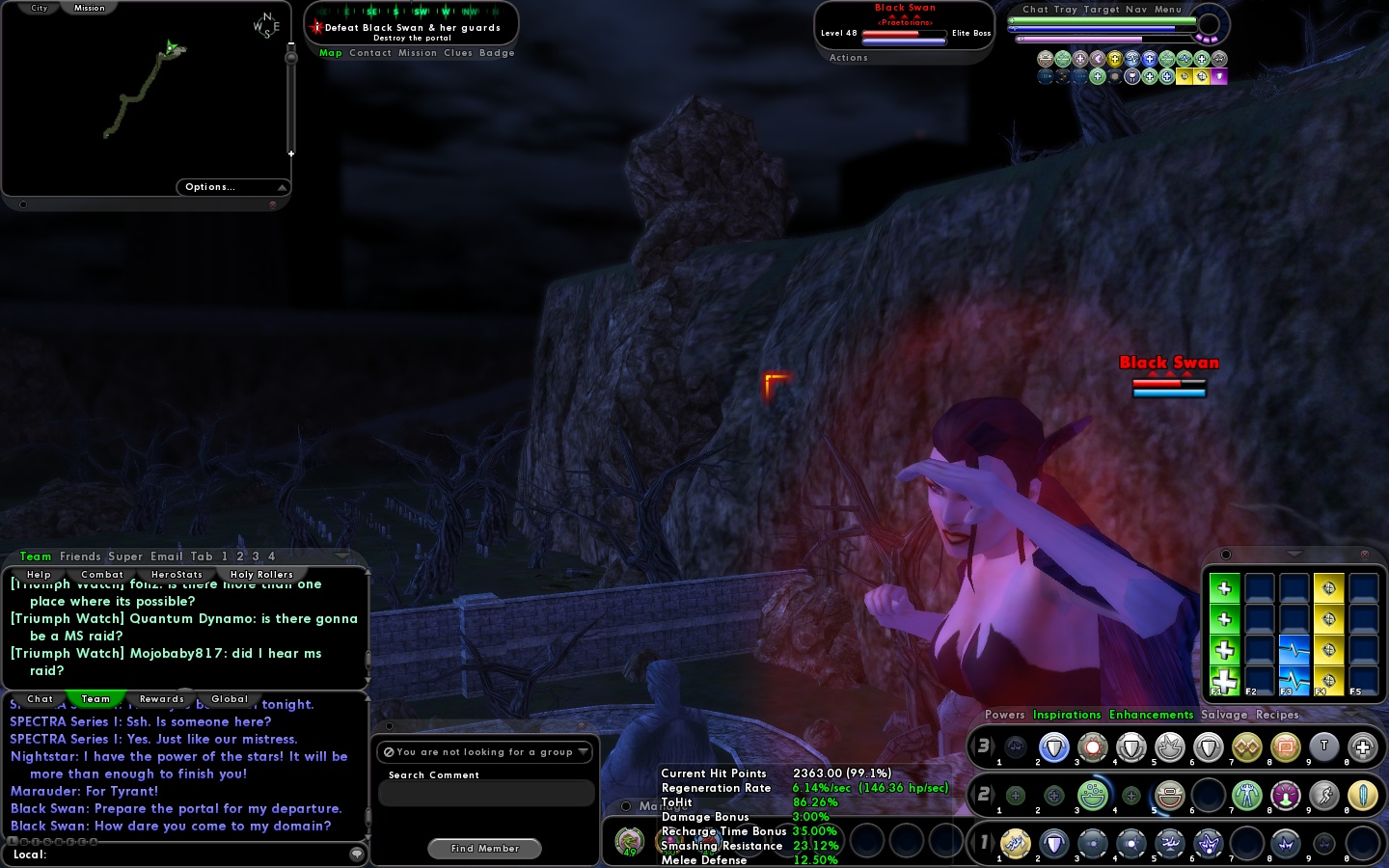The image size is (1389, 868).
Task: Show the Clues window
Action: [x=458, y=53]
